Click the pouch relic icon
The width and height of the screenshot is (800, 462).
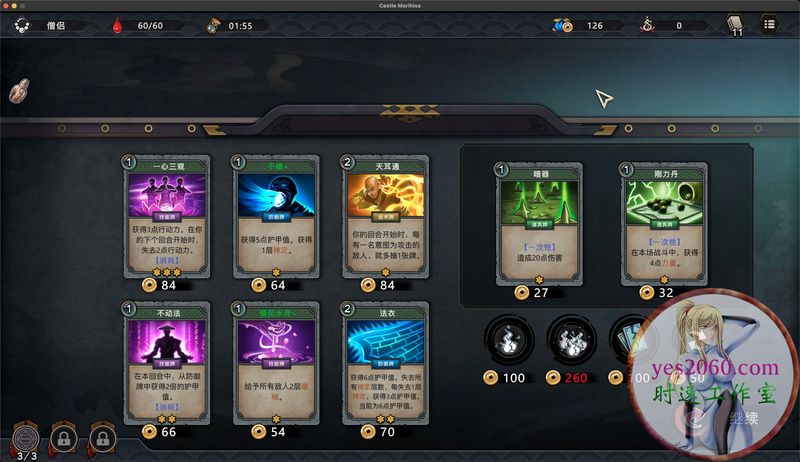[x=19, y=92]
